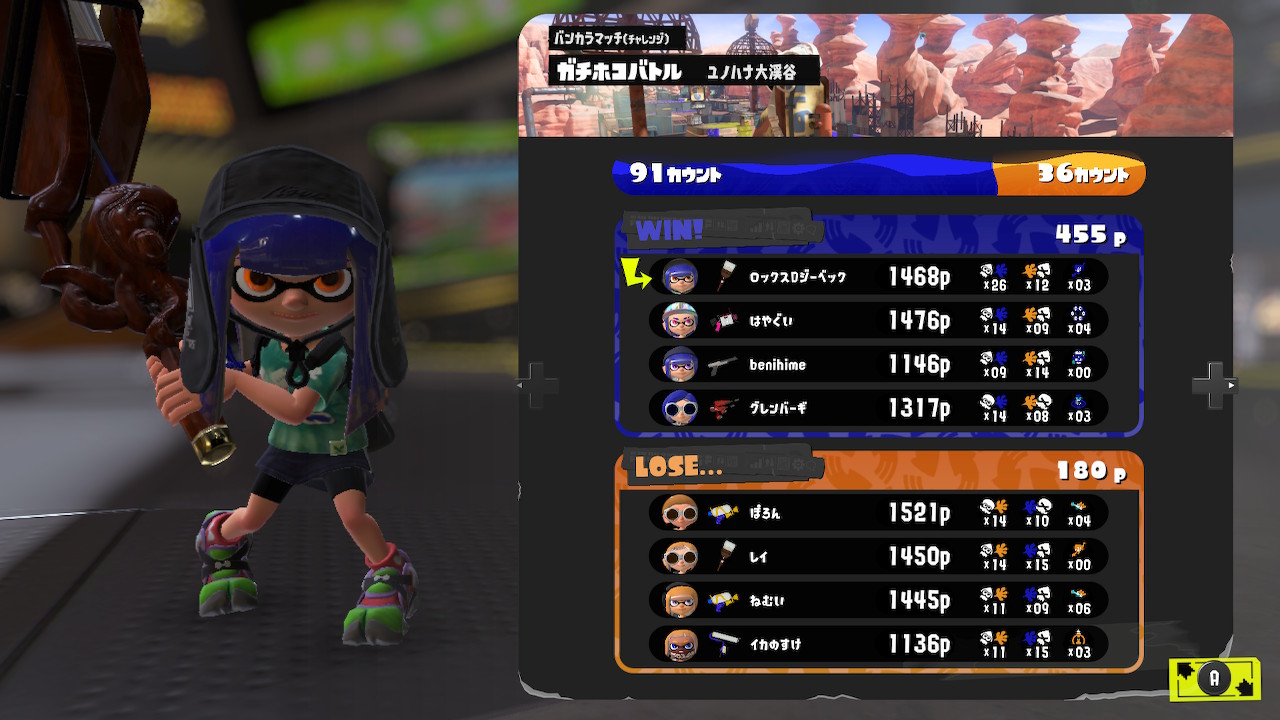The image size is (1280, 720).
Task: Select グレンバーギ's red blaster weapon icon
Action: coord(722,409)
